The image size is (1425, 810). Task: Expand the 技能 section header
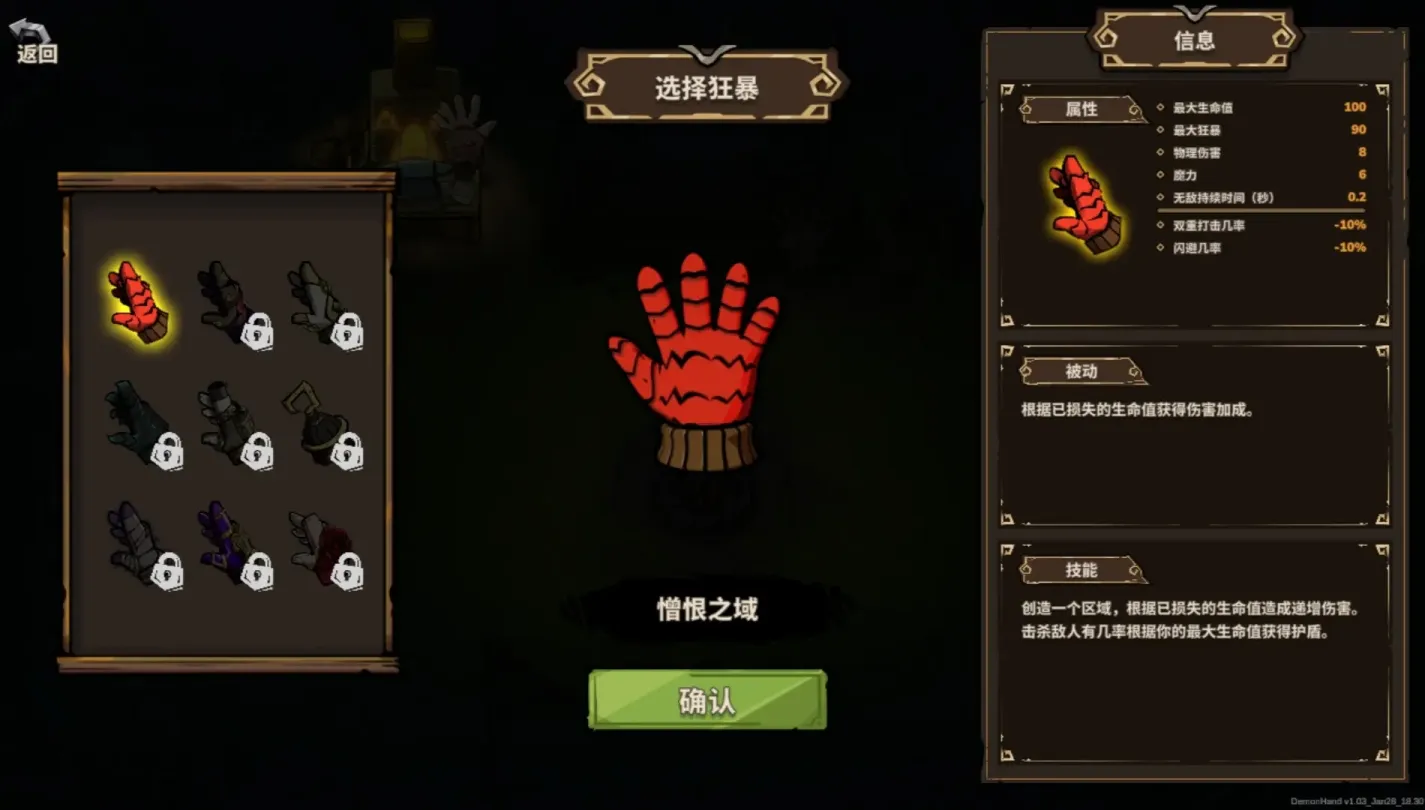click(1083, 572)
